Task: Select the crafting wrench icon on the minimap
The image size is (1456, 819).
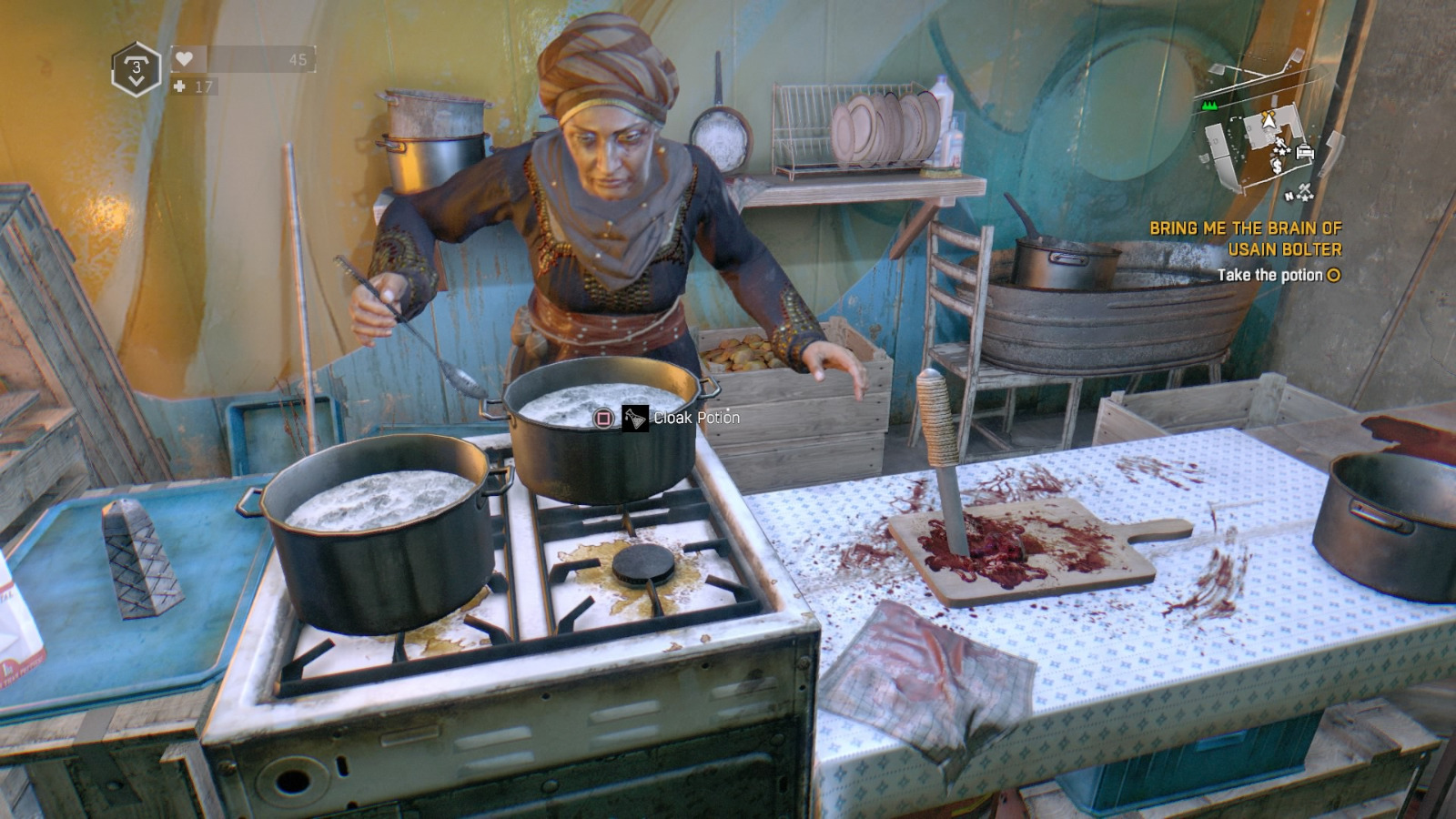Action: point(1279,141)
